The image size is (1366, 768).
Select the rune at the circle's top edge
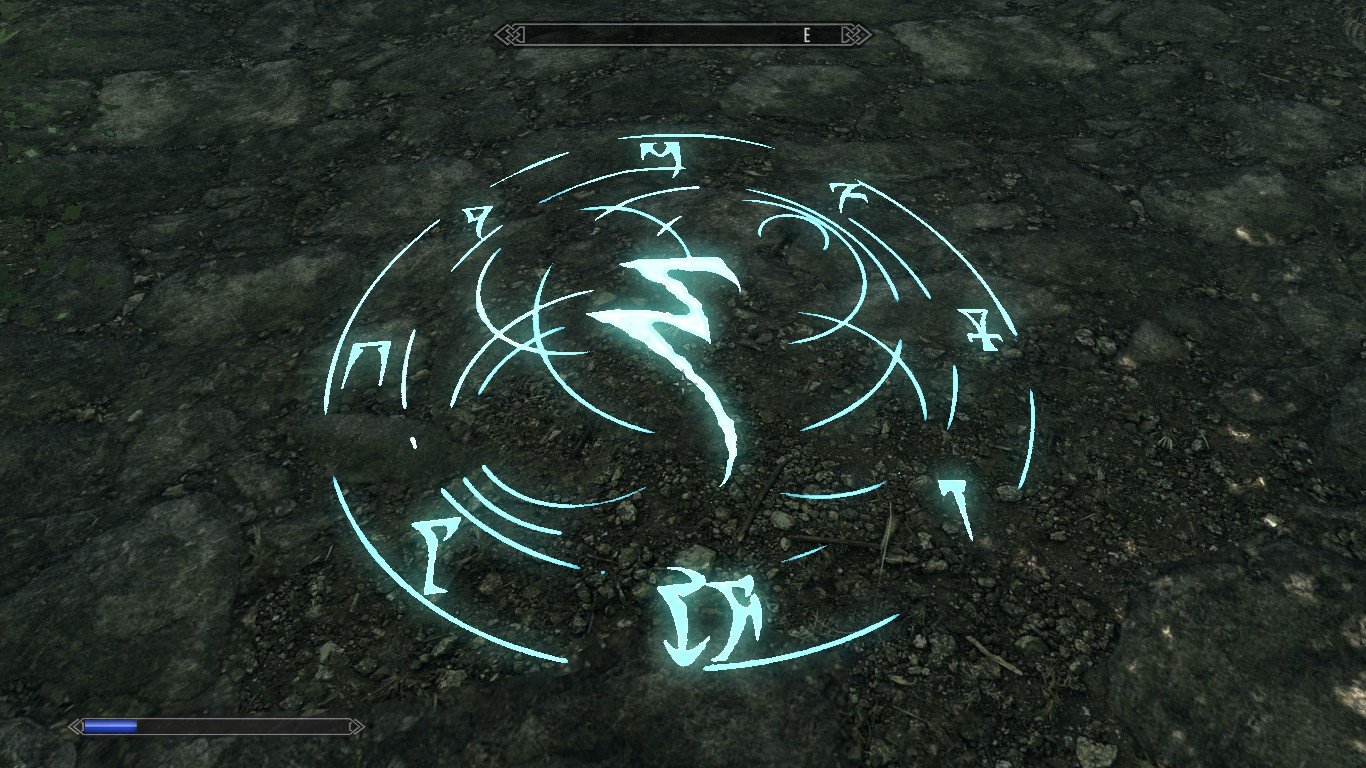click(x=660, y=155)
